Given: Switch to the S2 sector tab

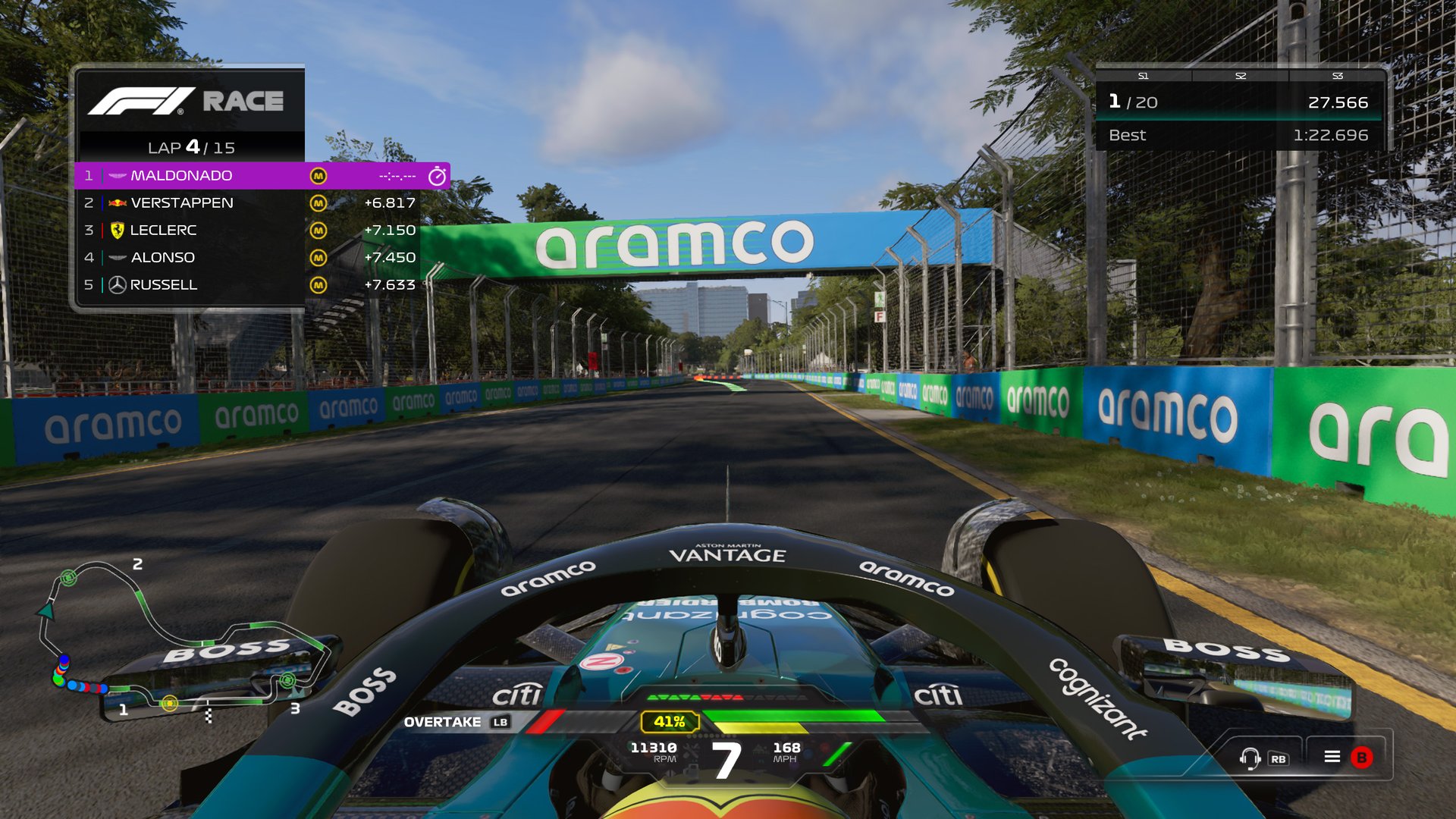Looking at the screenshot, I should 1240,77.
